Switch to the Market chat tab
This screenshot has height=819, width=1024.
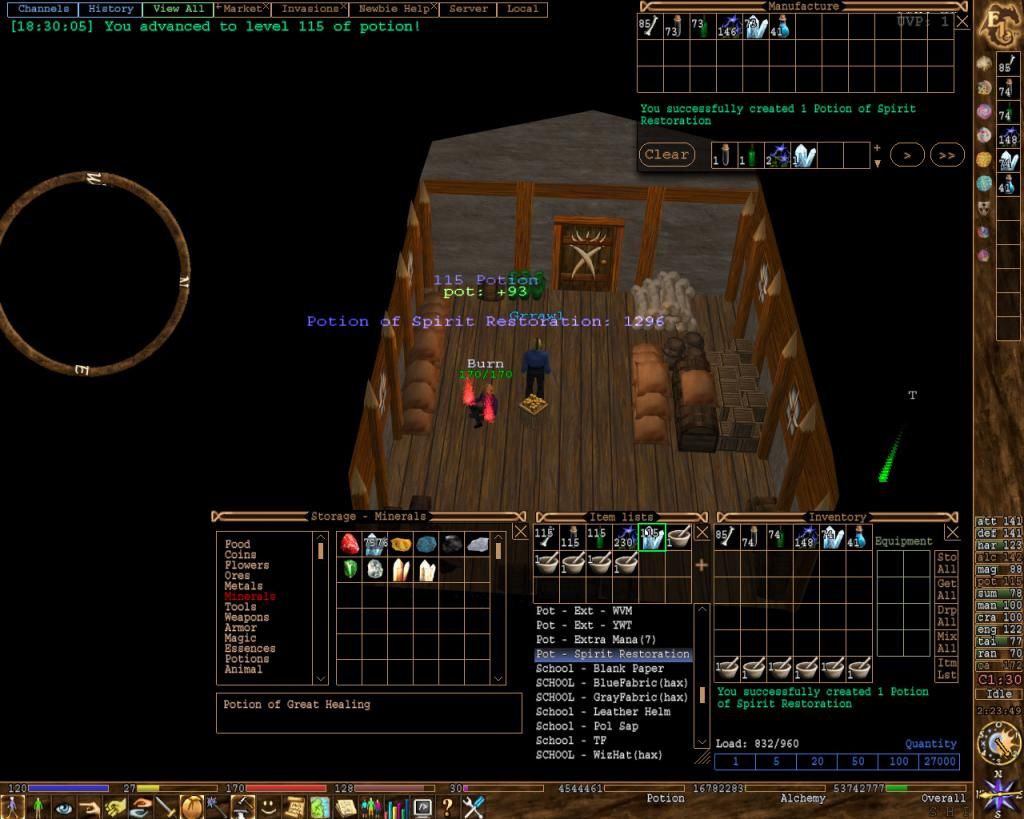241,9
